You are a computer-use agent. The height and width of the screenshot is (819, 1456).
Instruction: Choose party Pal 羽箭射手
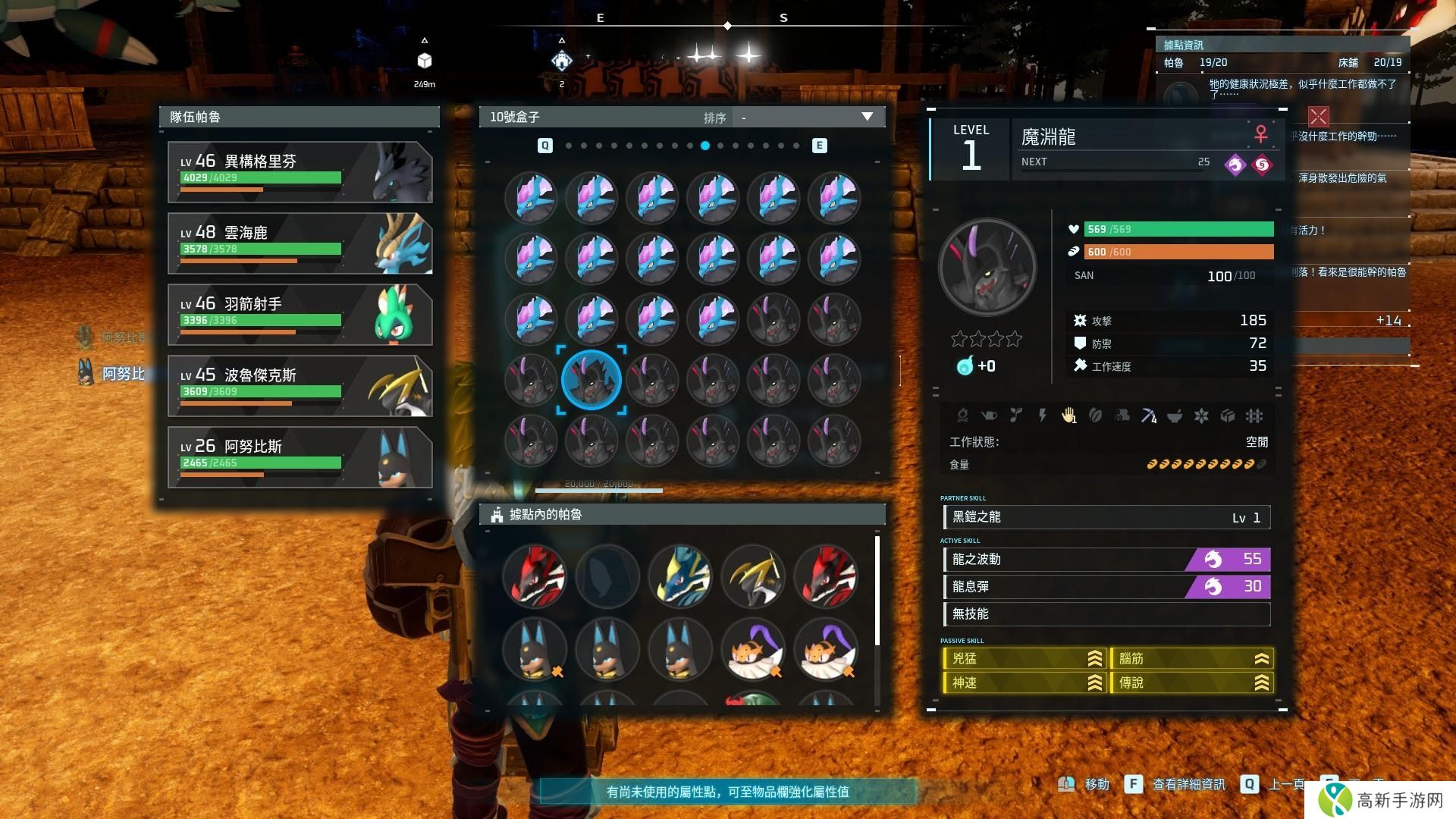[x=300, y=315]
